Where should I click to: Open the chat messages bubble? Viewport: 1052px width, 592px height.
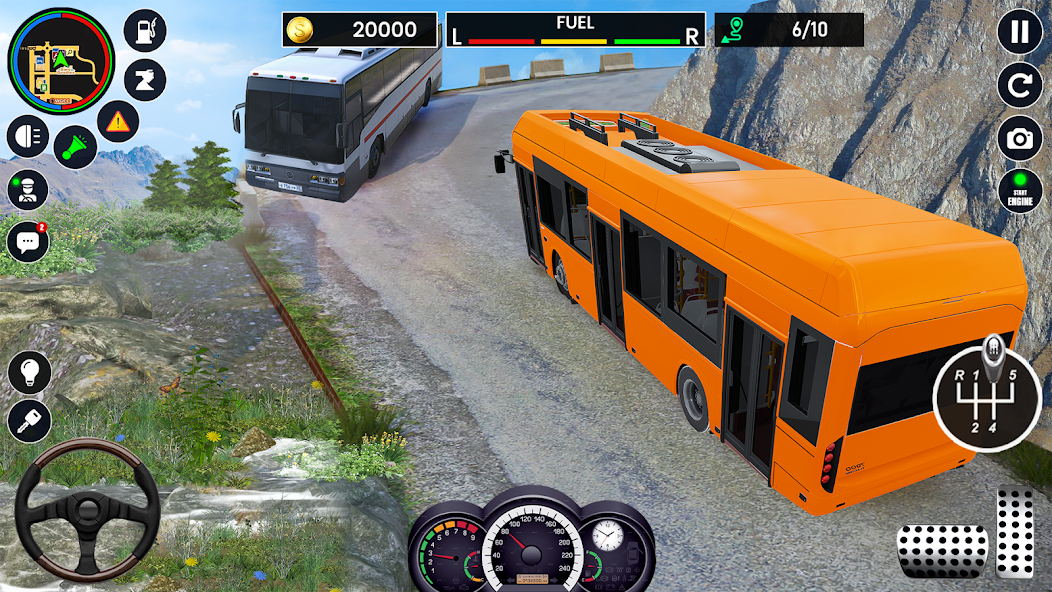coord(27,242)
